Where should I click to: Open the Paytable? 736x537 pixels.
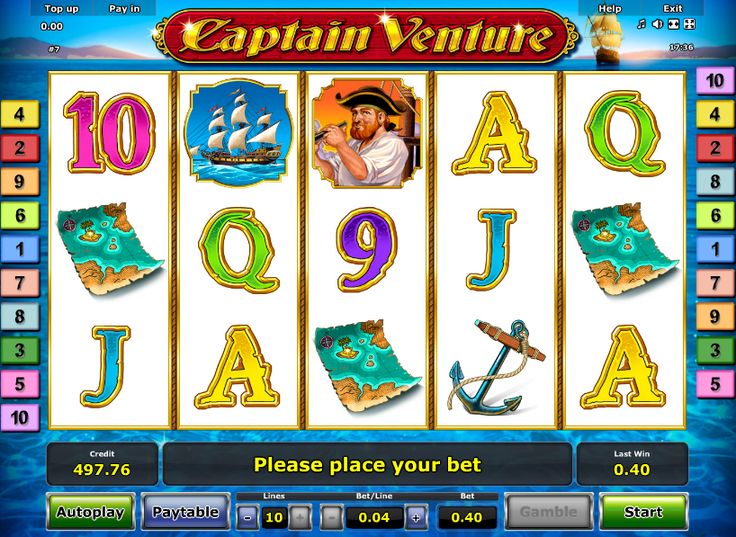(185, 512)
